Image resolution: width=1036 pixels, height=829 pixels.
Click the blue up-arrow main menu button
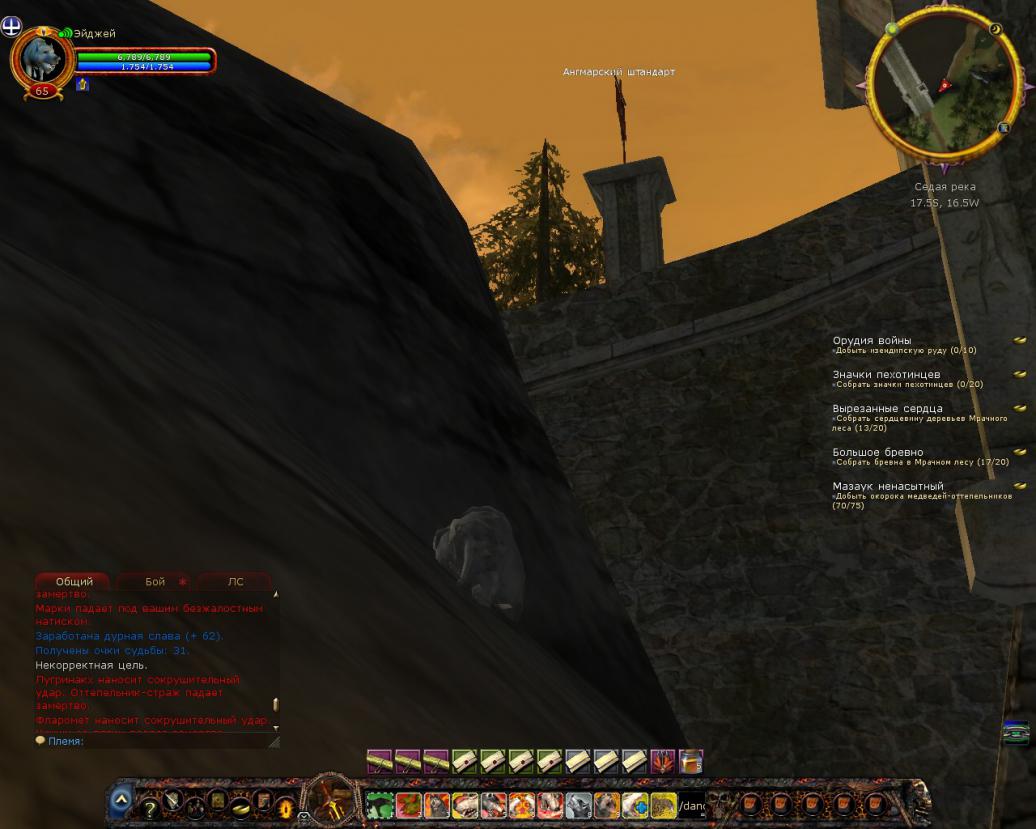120,800
